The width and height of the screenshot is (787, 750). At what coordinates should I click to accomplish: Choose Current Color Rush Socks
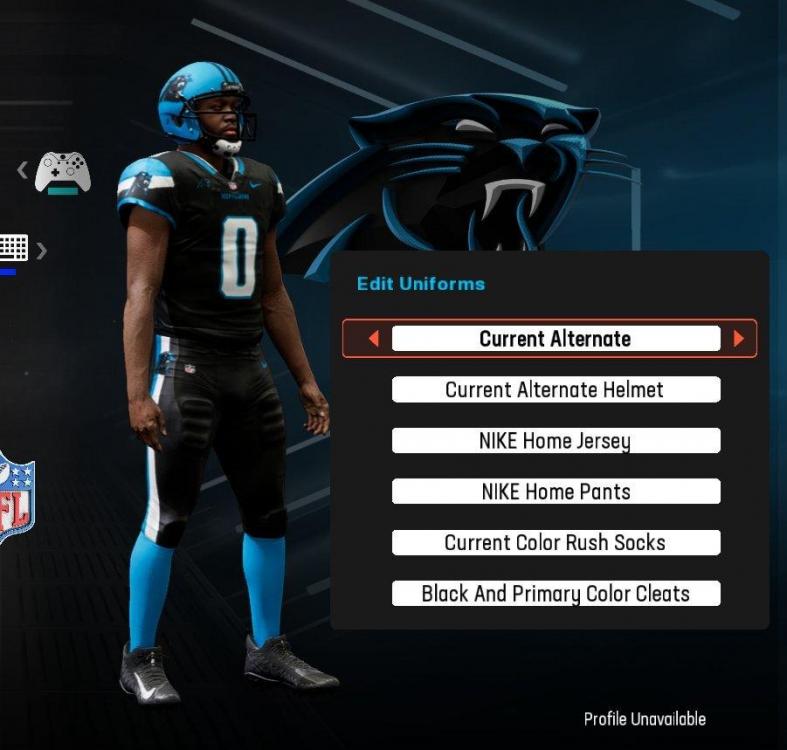click(555, 543)
